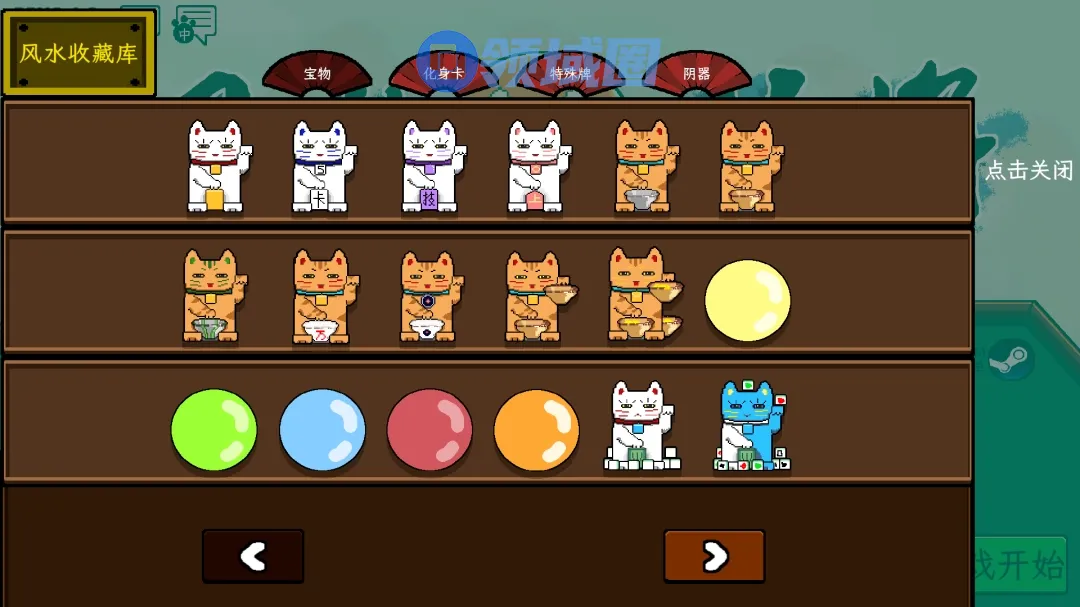The image size is (1080, 607).
Task: Switch to the 宝物 fan tab
Action: 317,73
